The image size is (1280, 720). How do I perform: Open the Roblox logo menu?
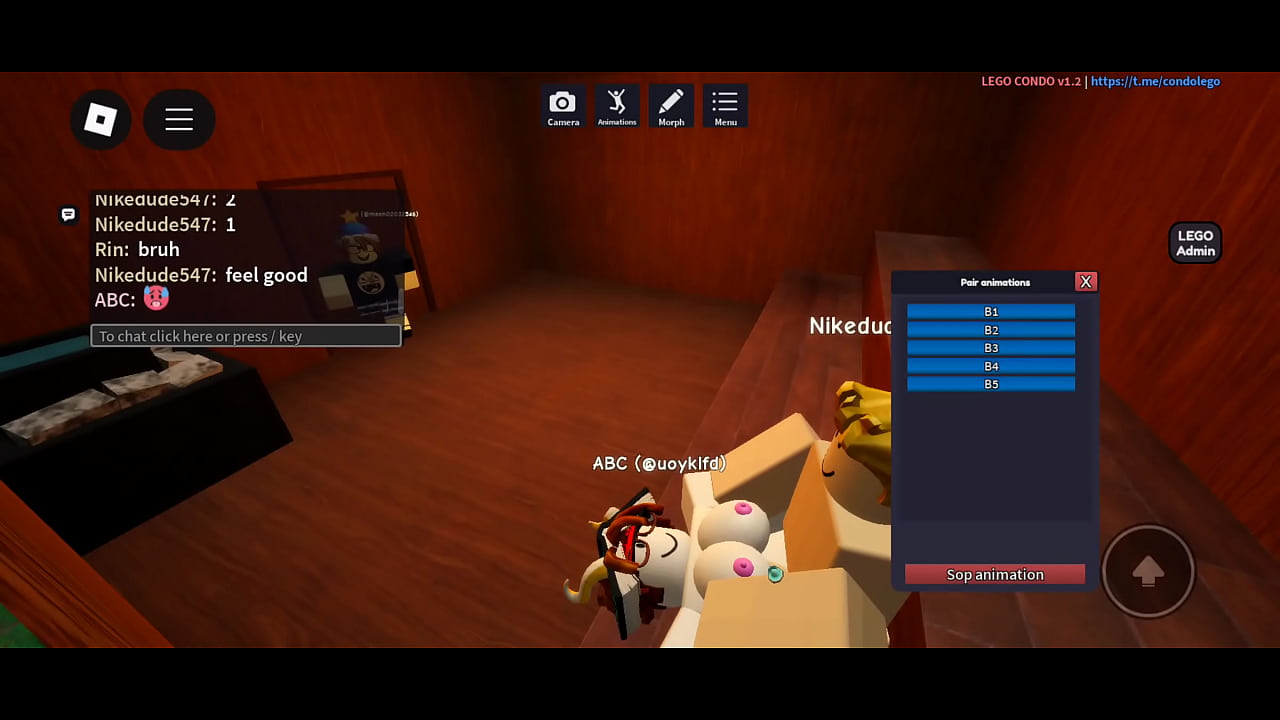pos(100,120)
